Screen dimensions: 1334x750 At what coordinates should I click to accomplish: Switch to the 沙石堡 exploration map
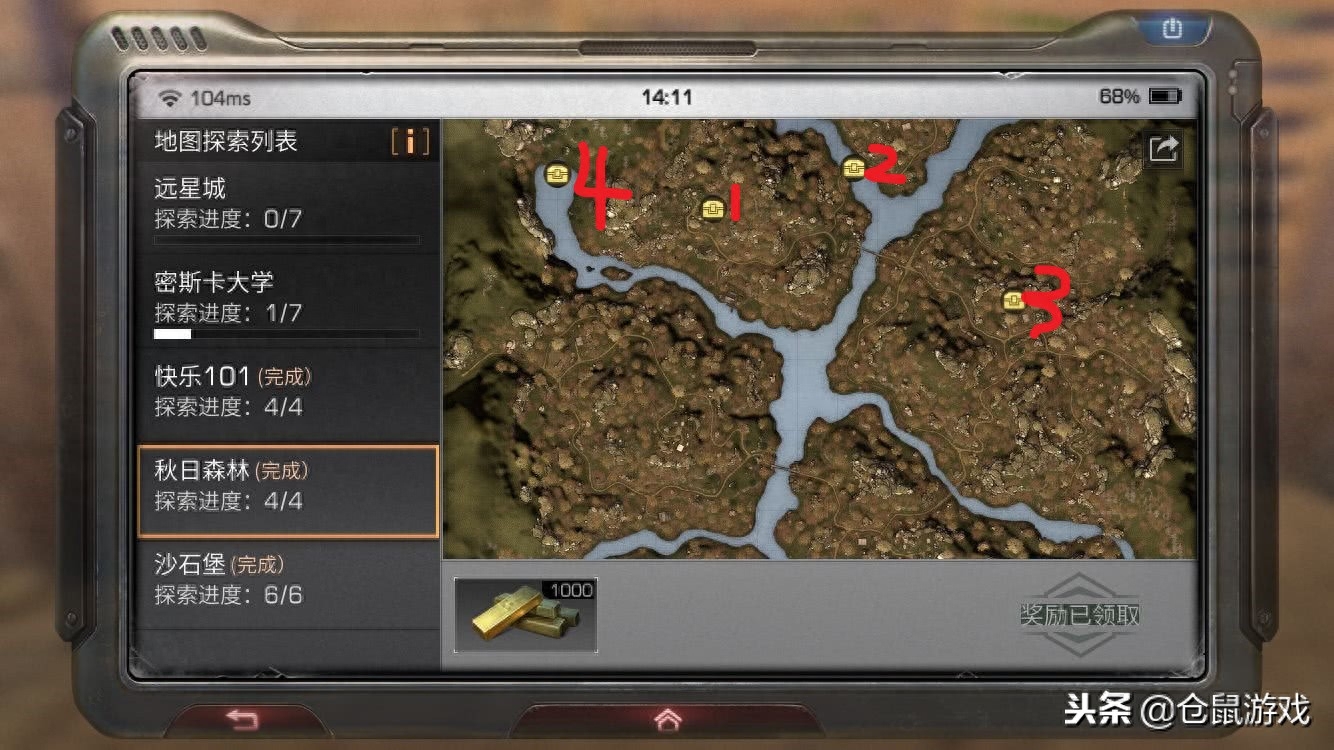(288, 580)
